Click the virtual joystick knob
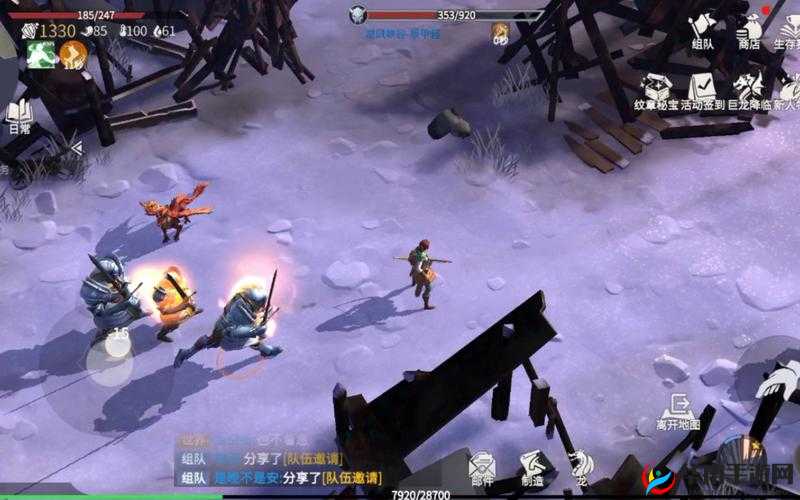 (118, 344)
